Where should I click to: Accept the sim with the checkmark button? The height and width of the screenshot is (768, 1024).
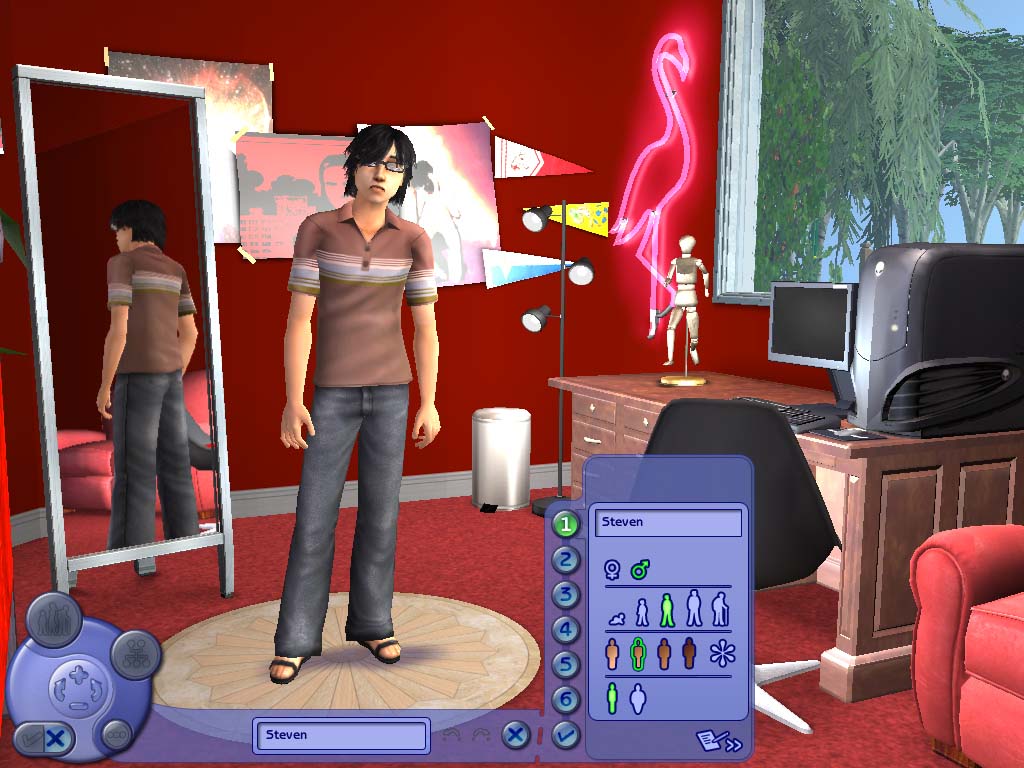(x=565, y=736)
